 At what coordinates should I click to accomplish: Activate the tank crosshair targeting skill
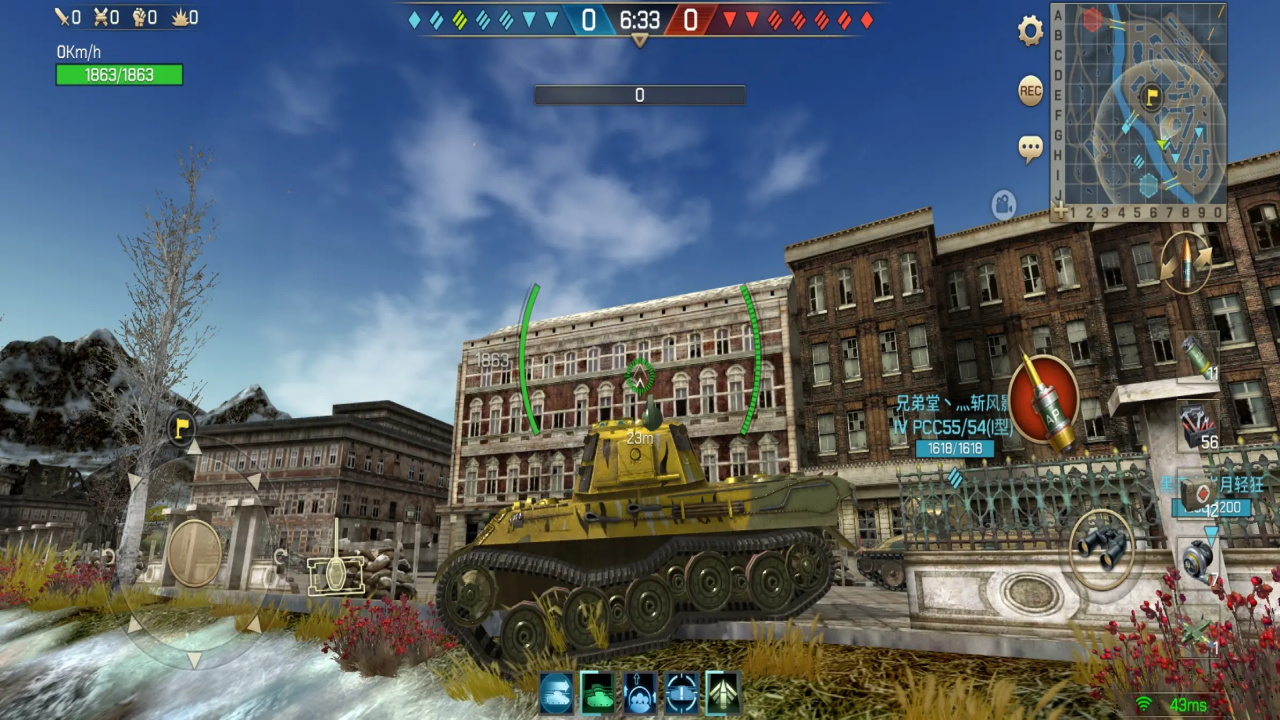[682, 692]
